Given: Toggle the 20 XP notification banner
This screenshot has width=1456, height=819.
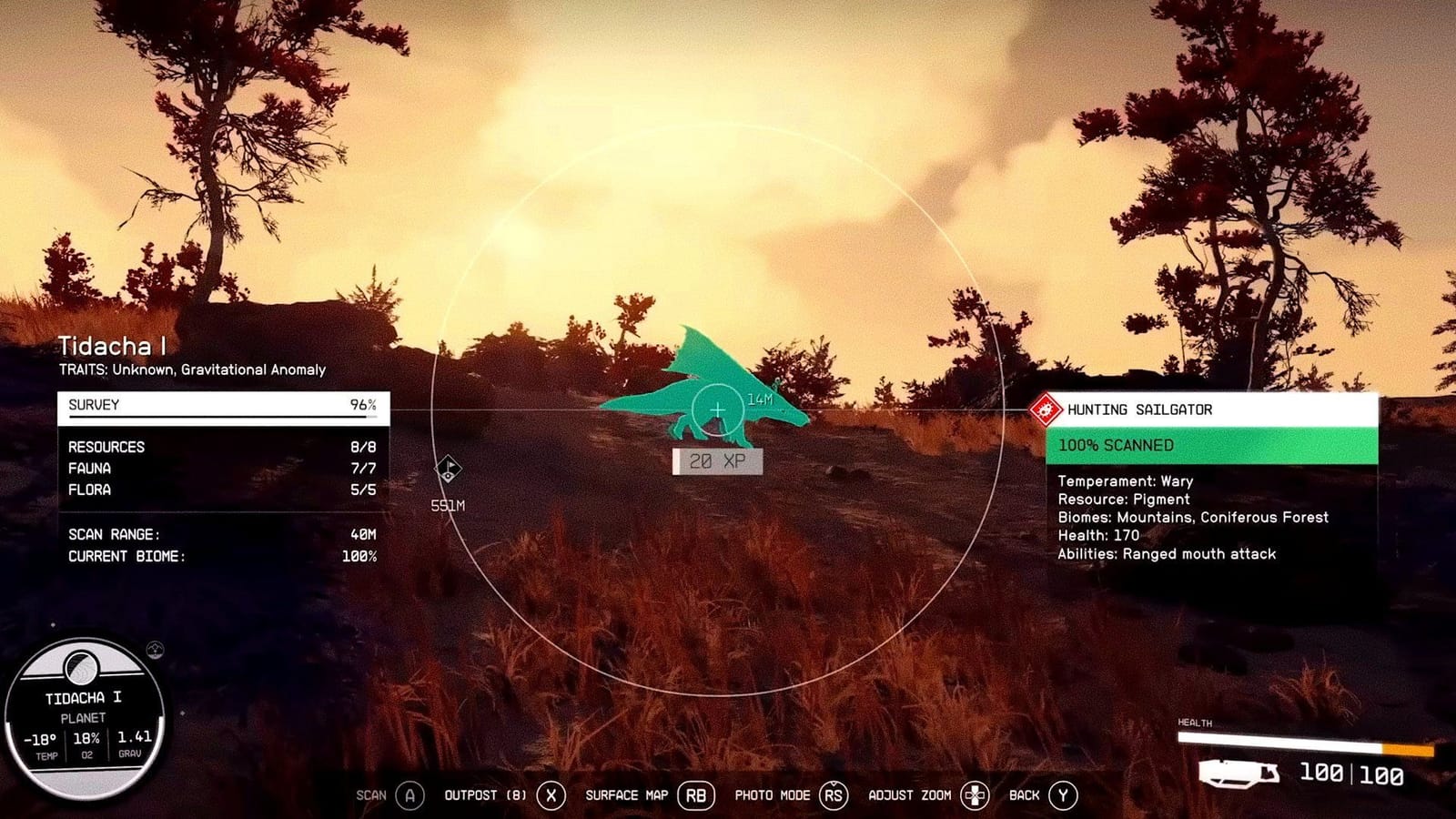Looking at the screenshot, I should pyautogui.click(x=718, y=461).
